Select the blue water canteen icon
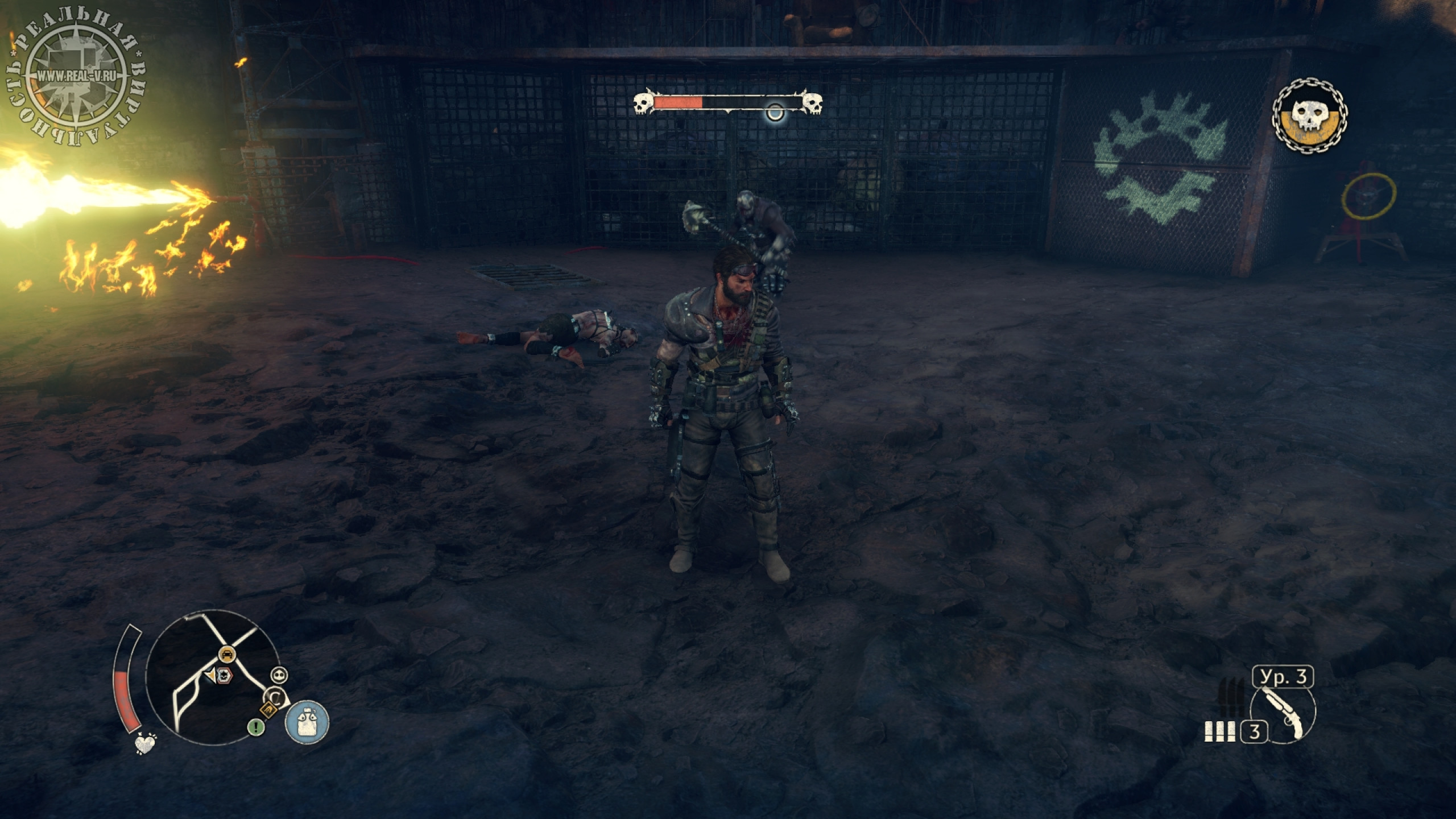This screenshot has width=1456, height=819. (307, 722)
